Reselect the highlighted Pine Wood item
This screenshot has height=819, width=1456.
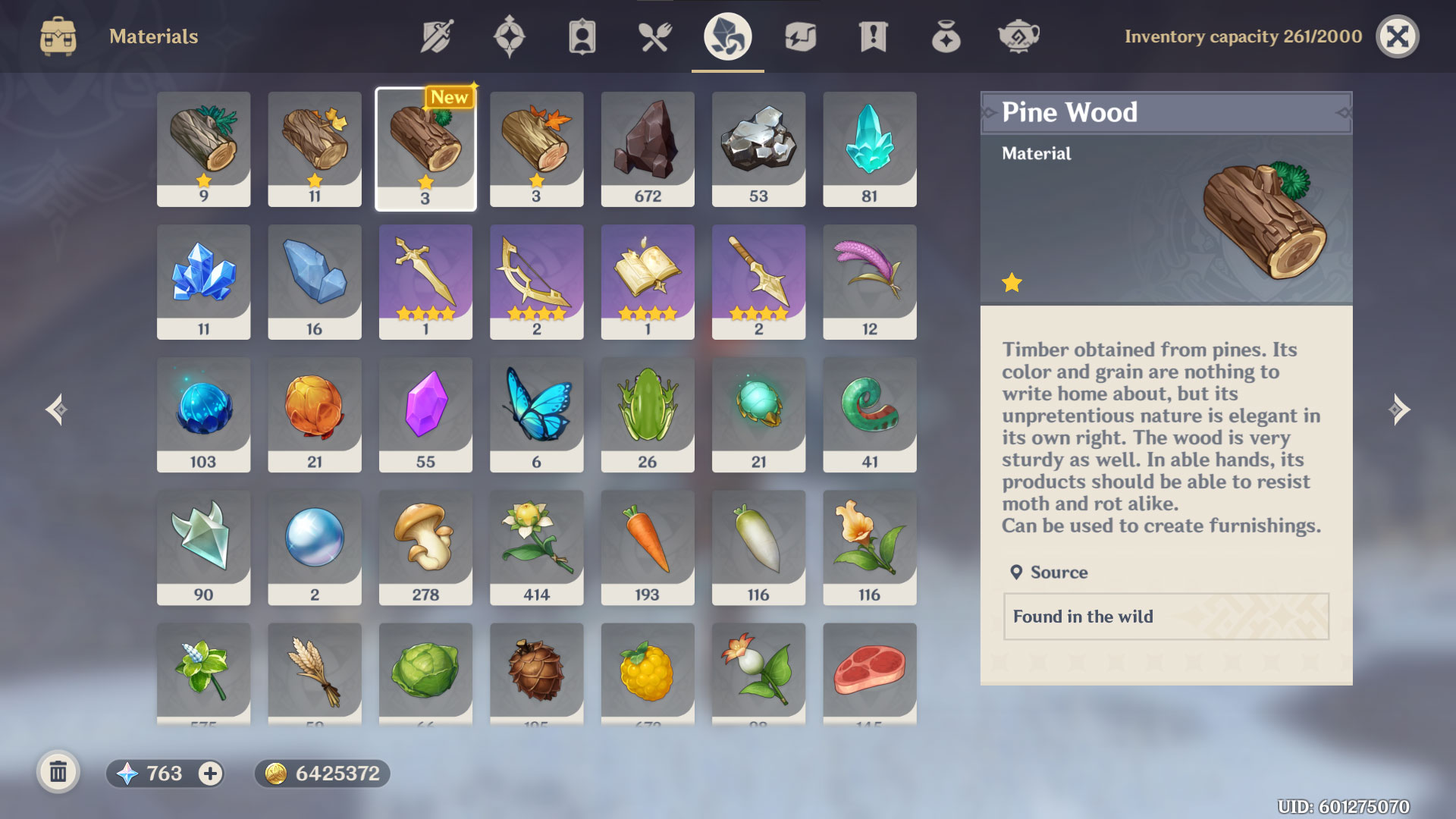coord(425,148)
